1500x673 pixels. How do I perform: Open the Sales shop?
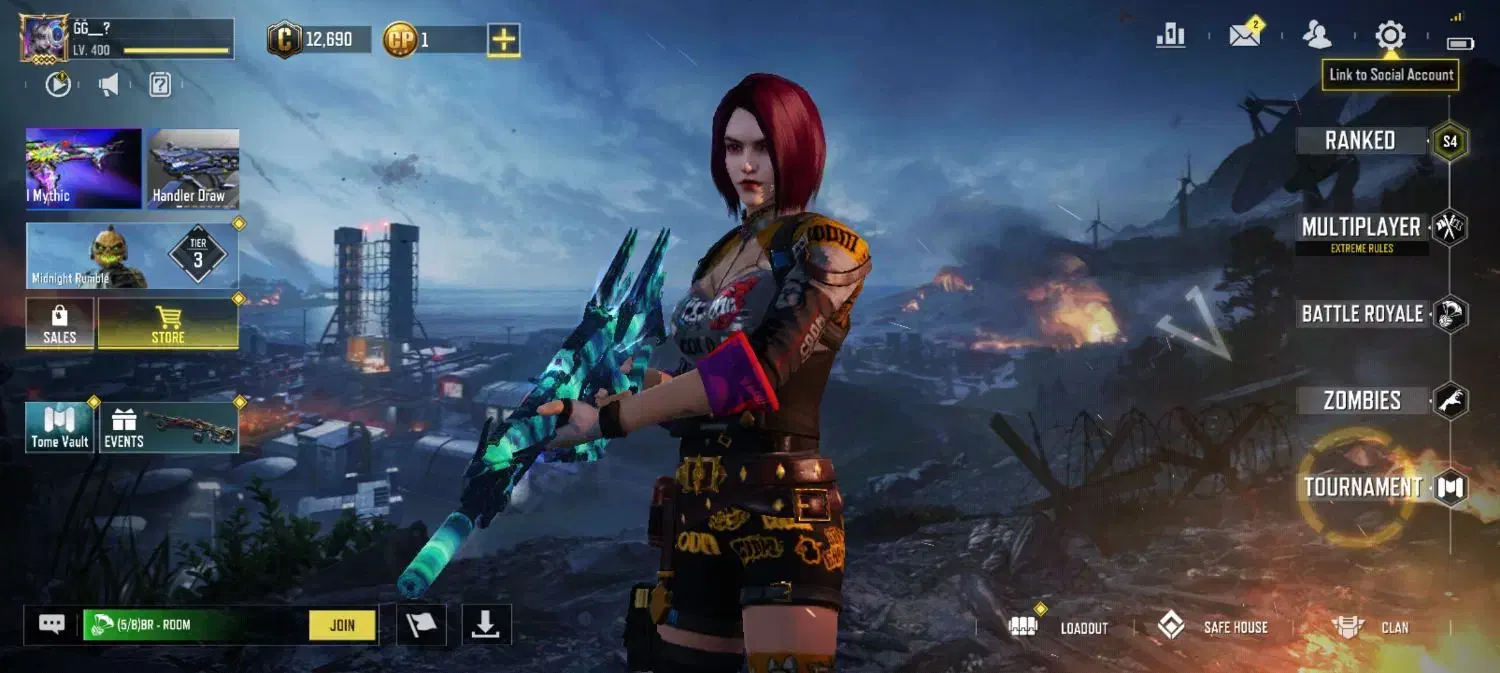tap(60, 324)
